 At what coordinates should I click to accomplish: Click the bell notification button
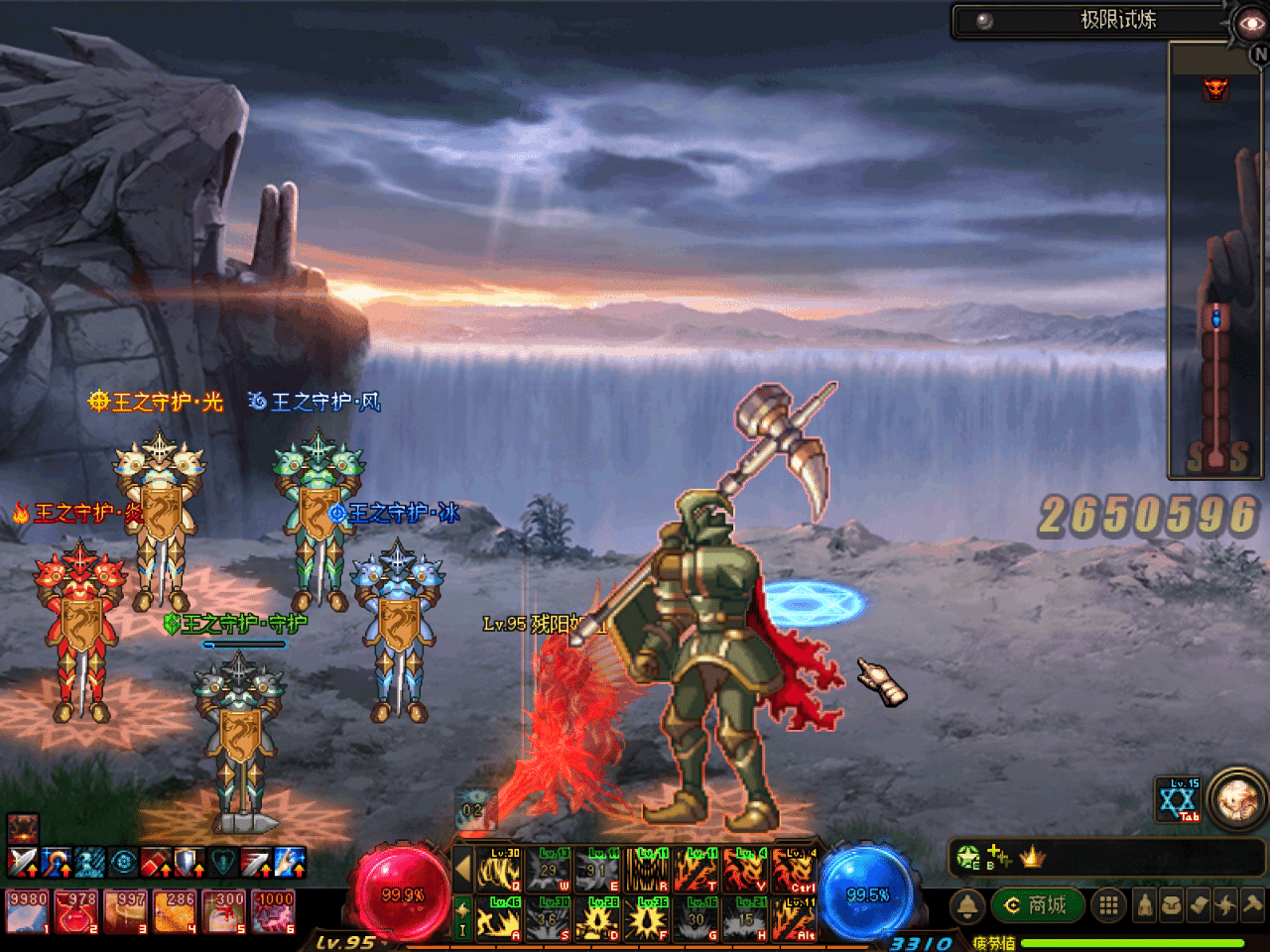click(x=967, y=905)
